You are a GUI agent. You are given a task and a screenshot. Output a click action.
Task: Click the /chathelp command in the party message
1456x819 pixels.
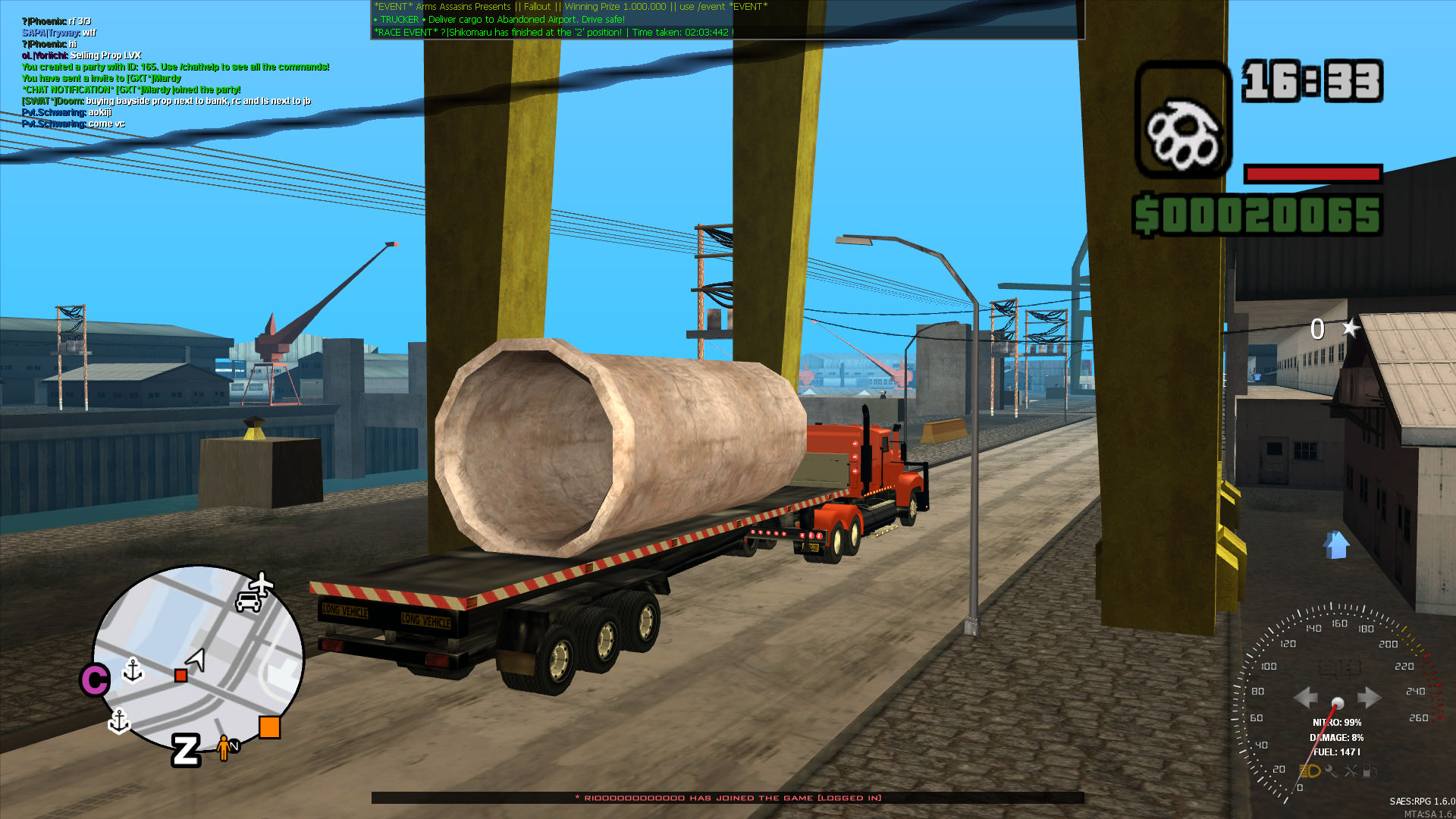197,67
